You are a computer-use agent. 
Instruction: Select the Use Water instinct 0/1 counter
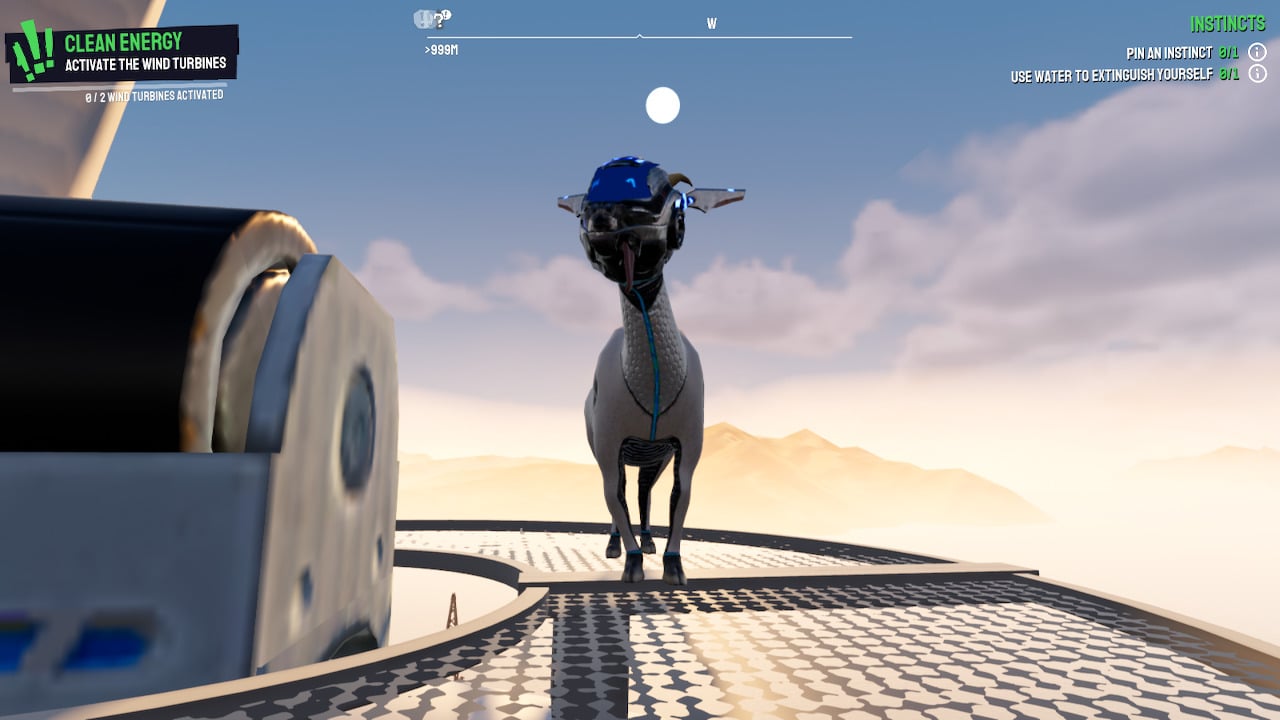tap(1229, 73)
